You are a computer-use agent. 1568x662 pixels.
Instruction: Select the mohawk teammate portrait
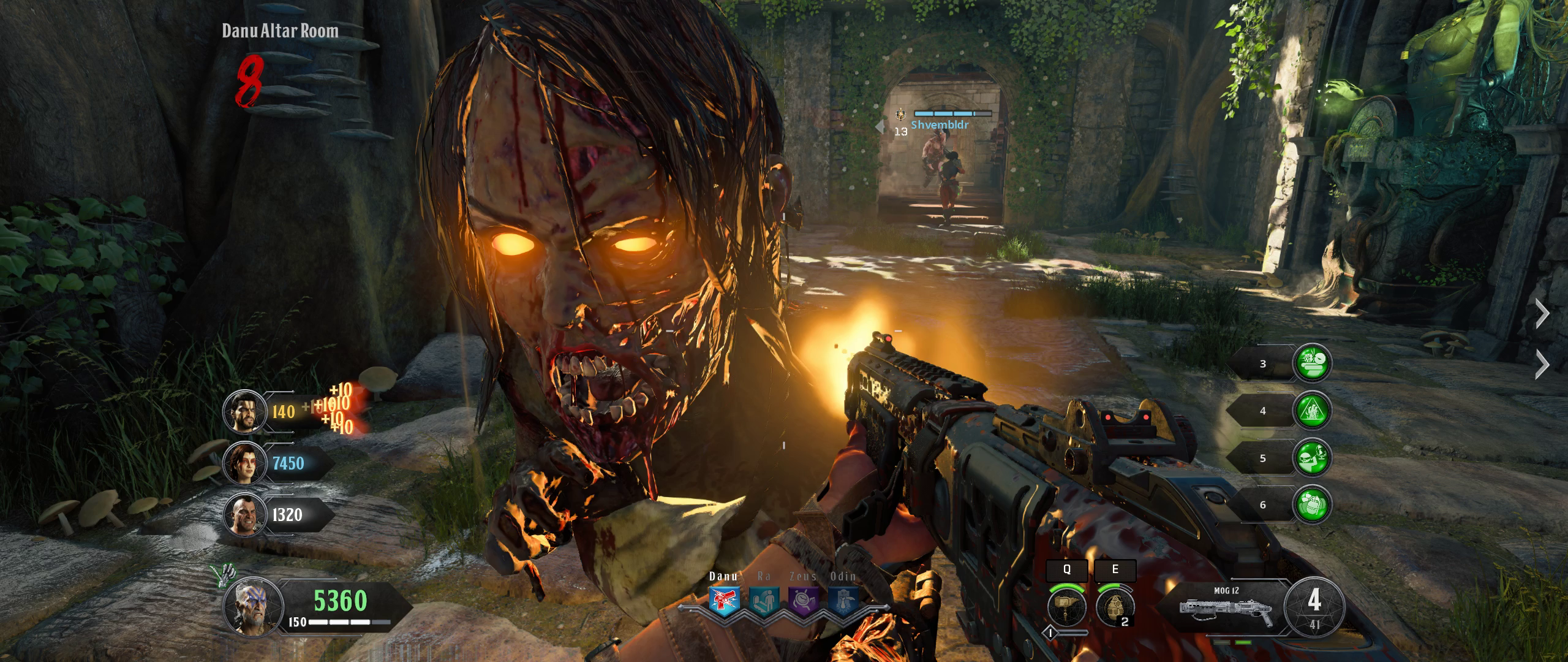coord(244,514)
